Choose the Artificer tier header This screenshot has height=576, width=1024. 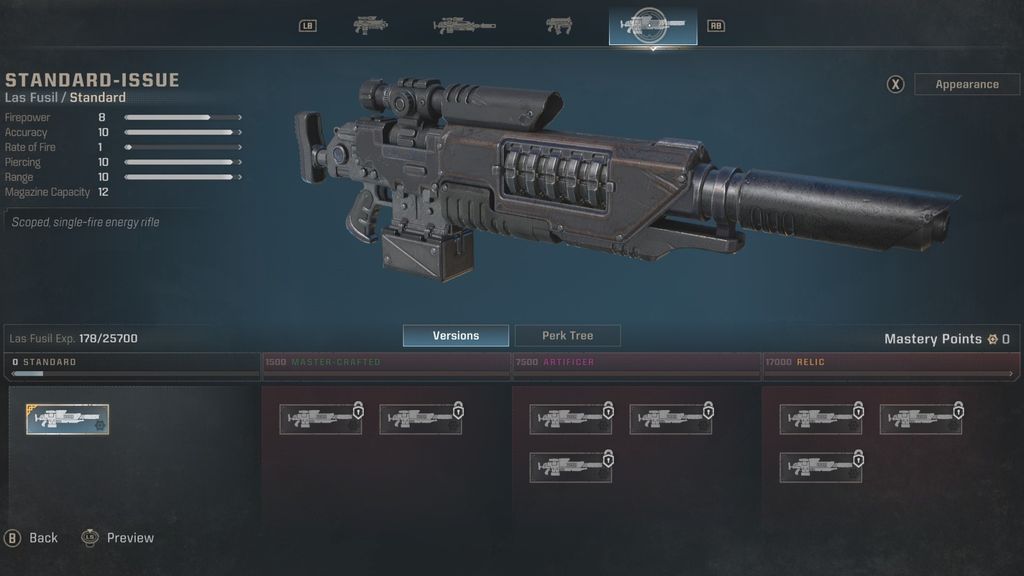(x=636, y=362)
